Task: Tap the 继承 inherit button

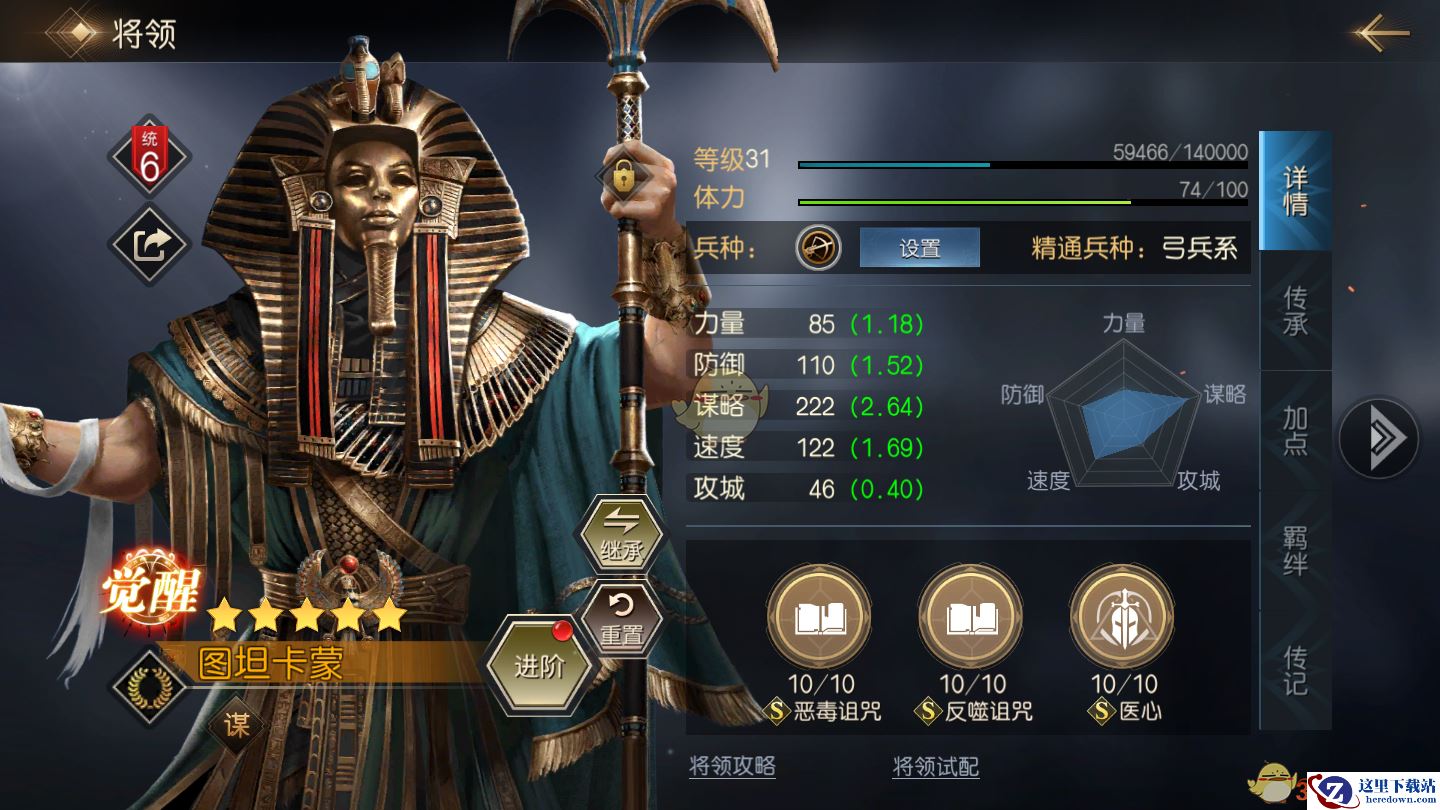Action: (x=621, y=533)
